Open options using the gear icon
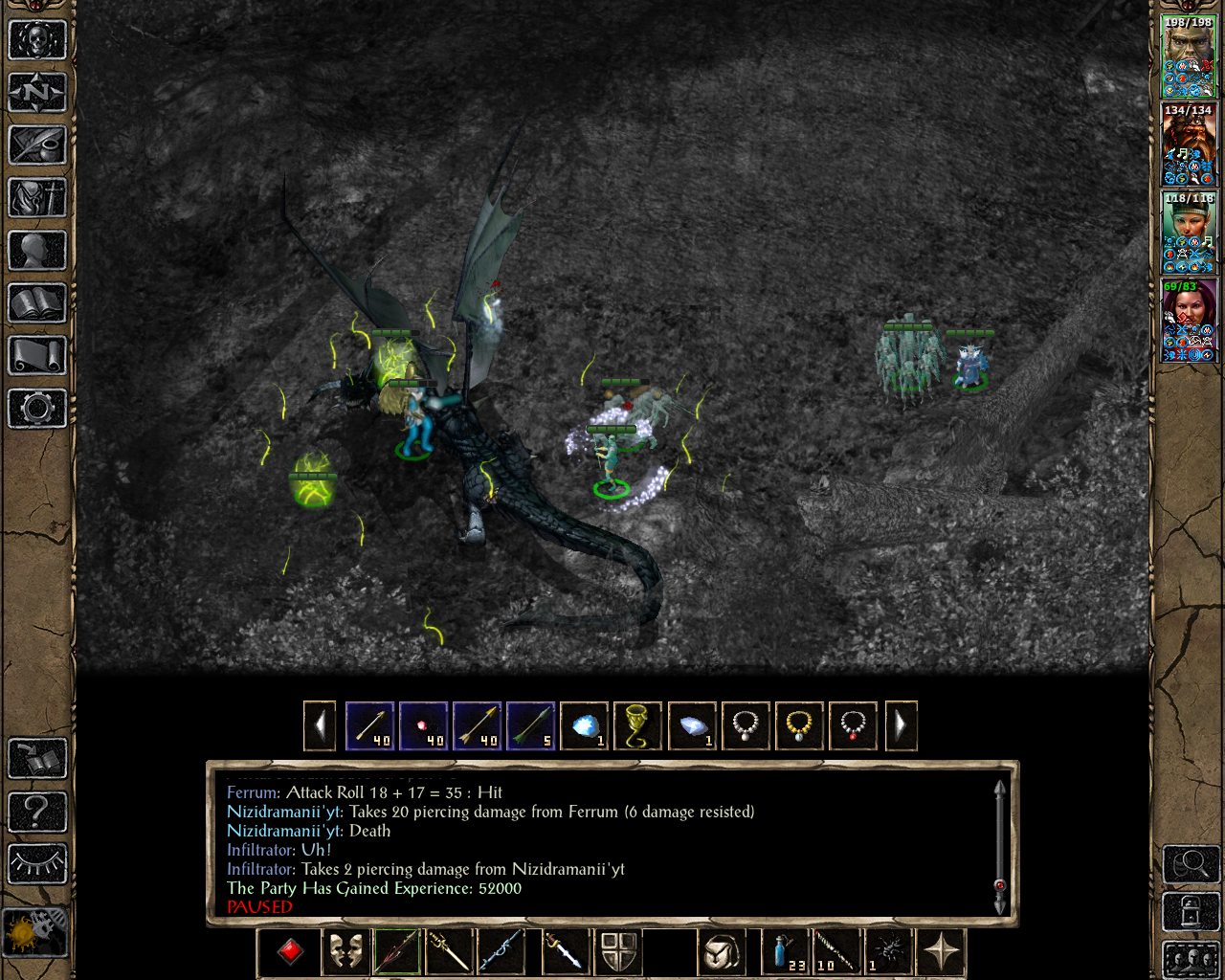1225x980 pixels. tap(36, 409)
